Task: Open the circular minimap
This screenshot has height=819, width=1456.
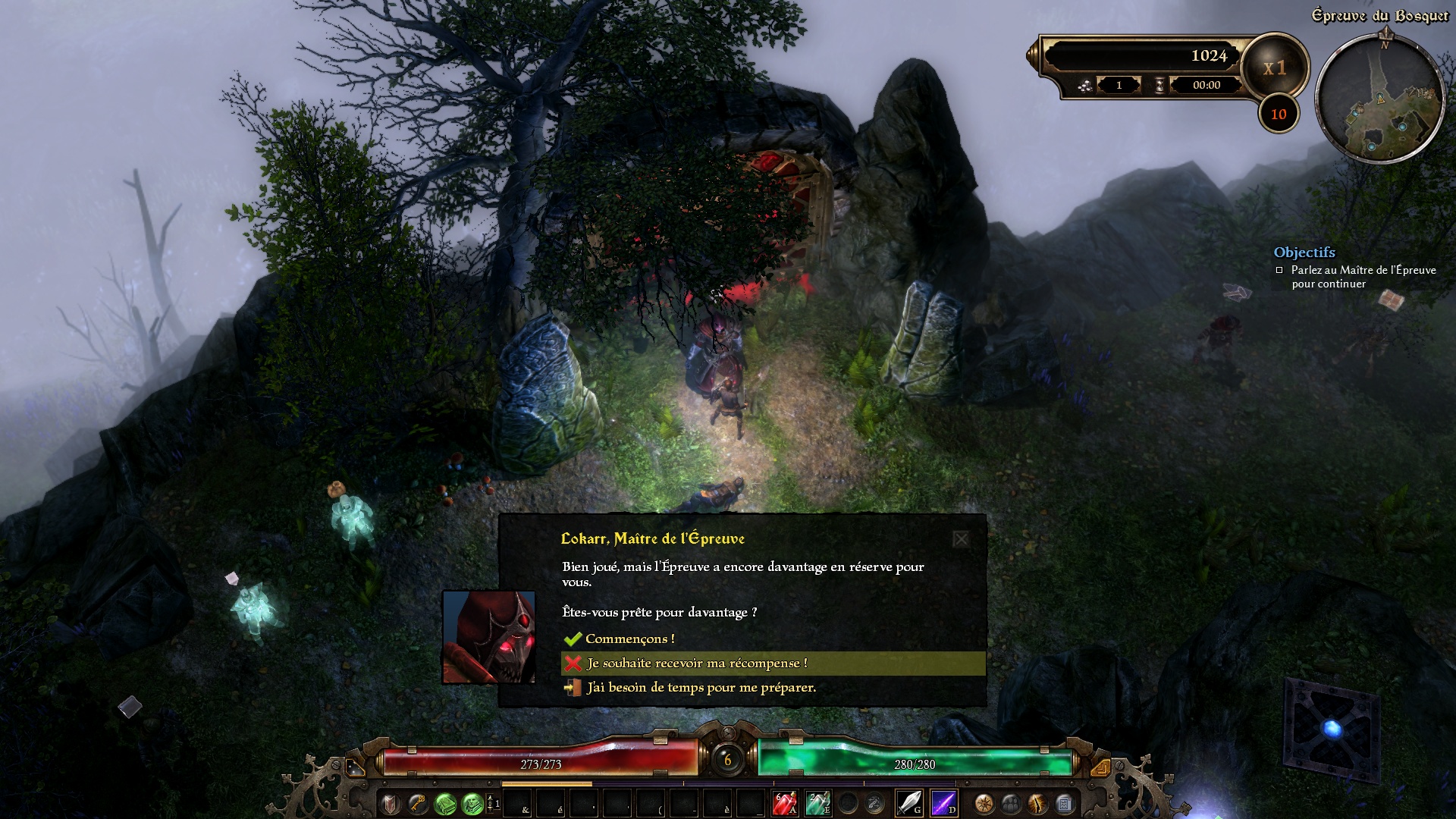Action: pos(1379,100)
